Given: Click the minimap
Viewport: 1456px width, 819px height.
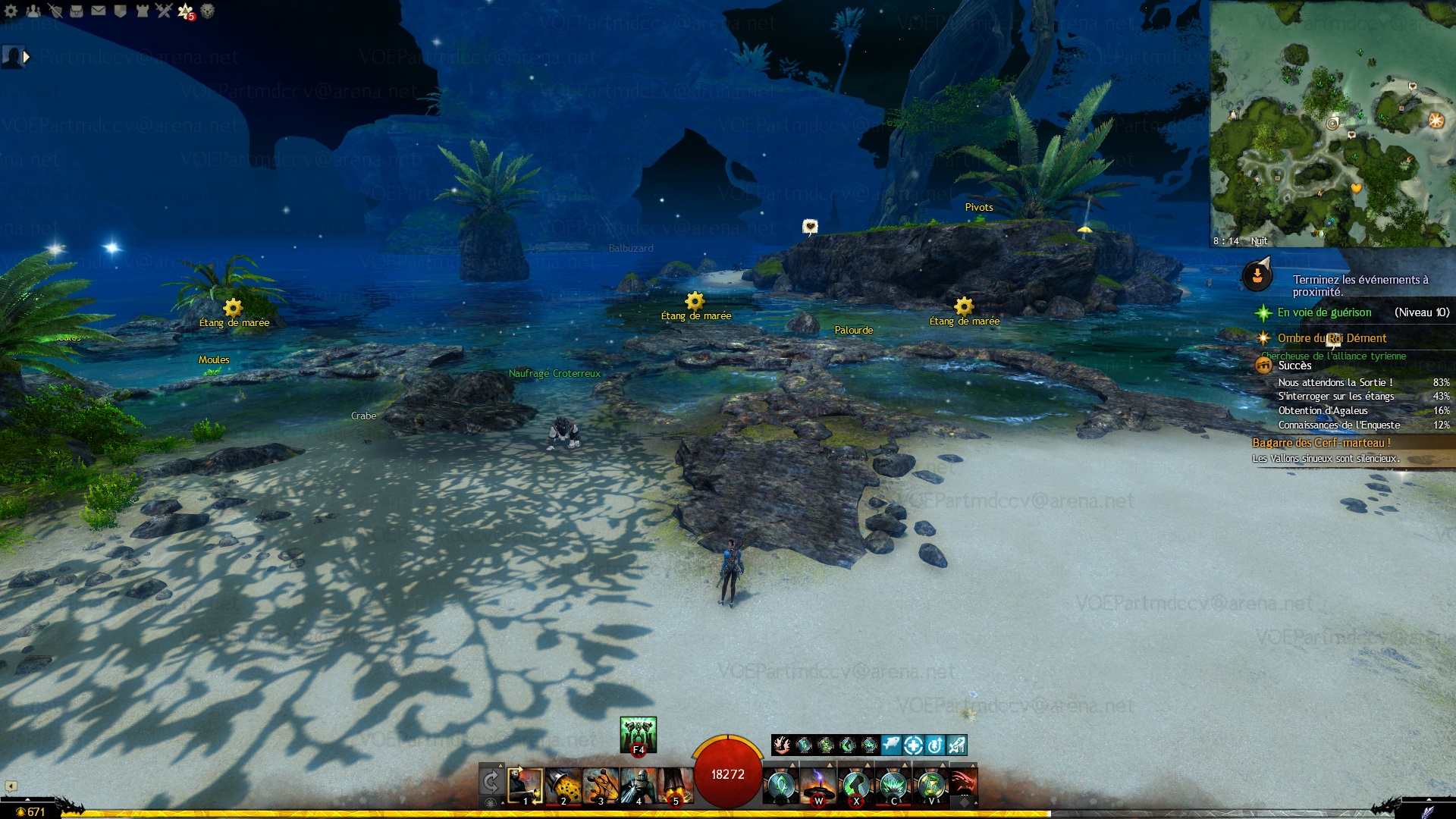Looking at the screenshot, I should (1332, 123).
